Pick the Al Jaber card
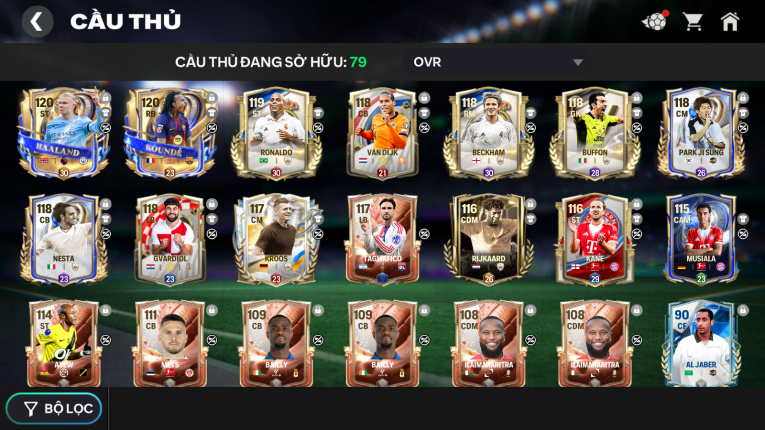Image resolution: width=765 pixels, height=430 pixels. [700, 345]
